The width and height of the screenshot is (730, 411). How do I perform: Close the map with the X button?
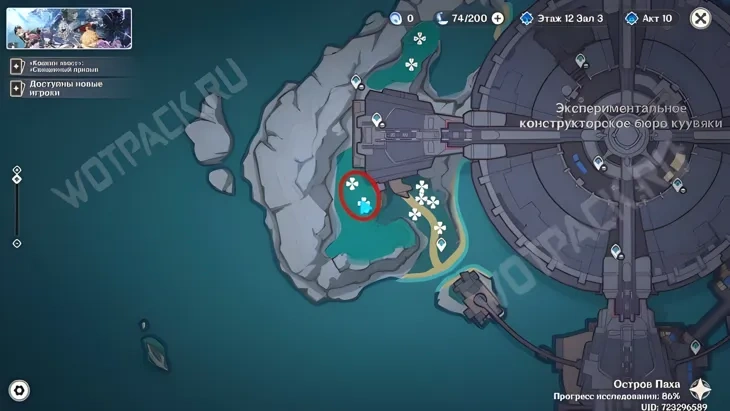(700, 17)
